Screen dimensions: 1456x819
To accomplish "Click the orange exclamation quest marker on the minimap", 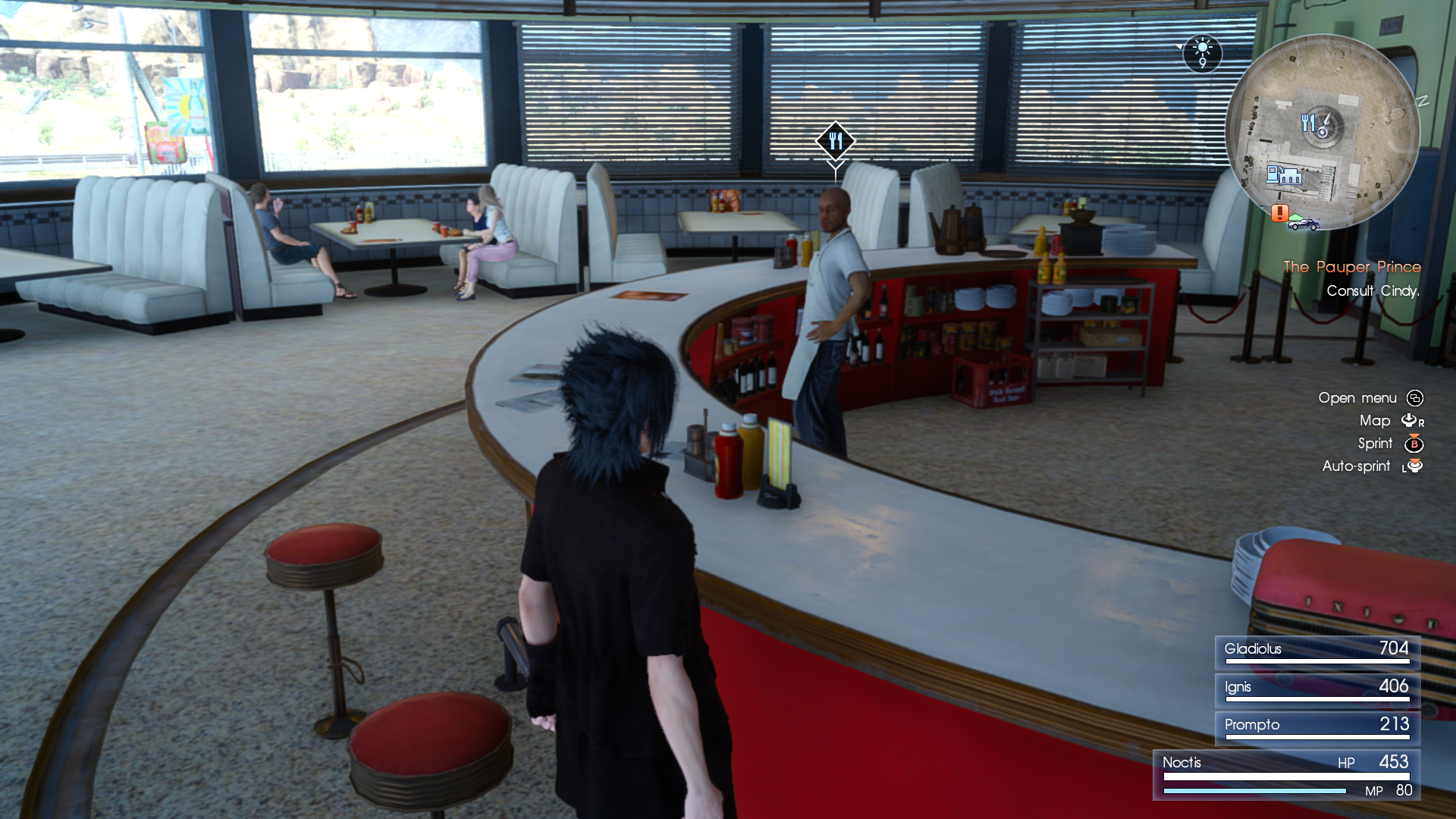I will tap(1279, 213).
